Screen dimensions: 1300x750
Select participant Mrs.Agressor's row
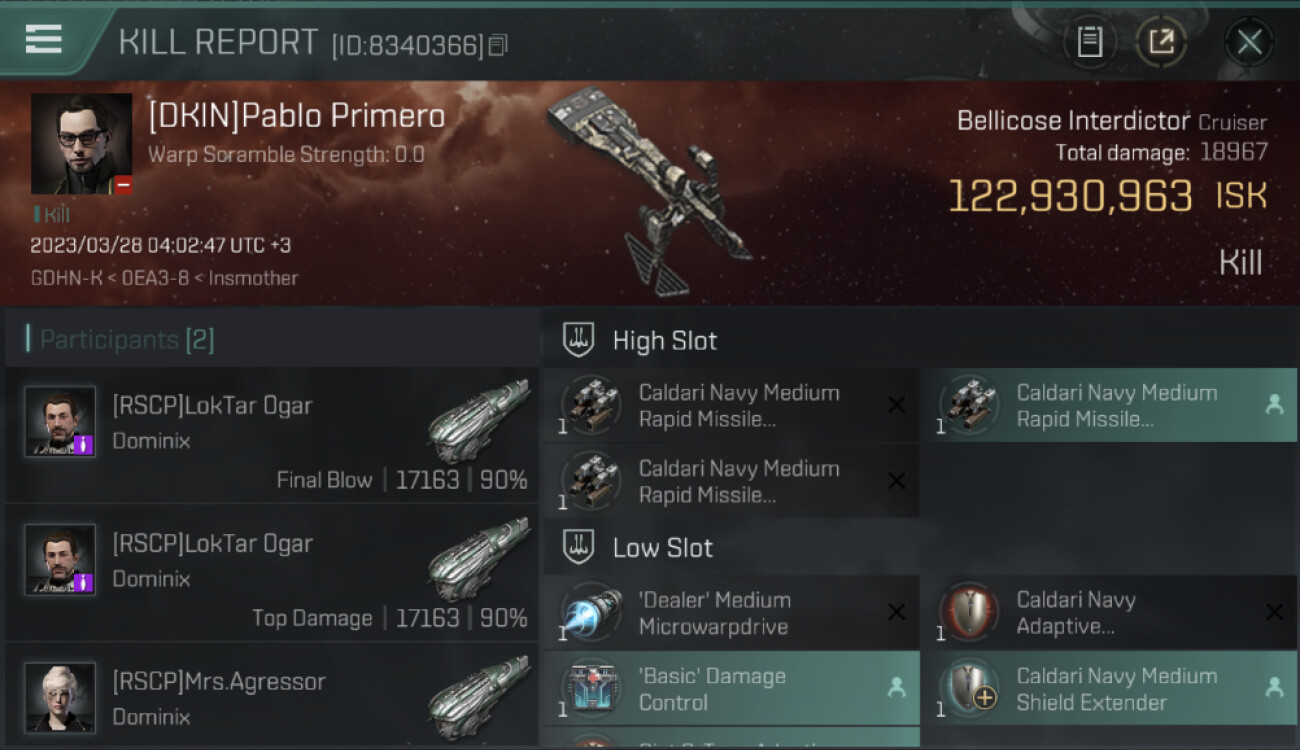click(x=272, y=698)
